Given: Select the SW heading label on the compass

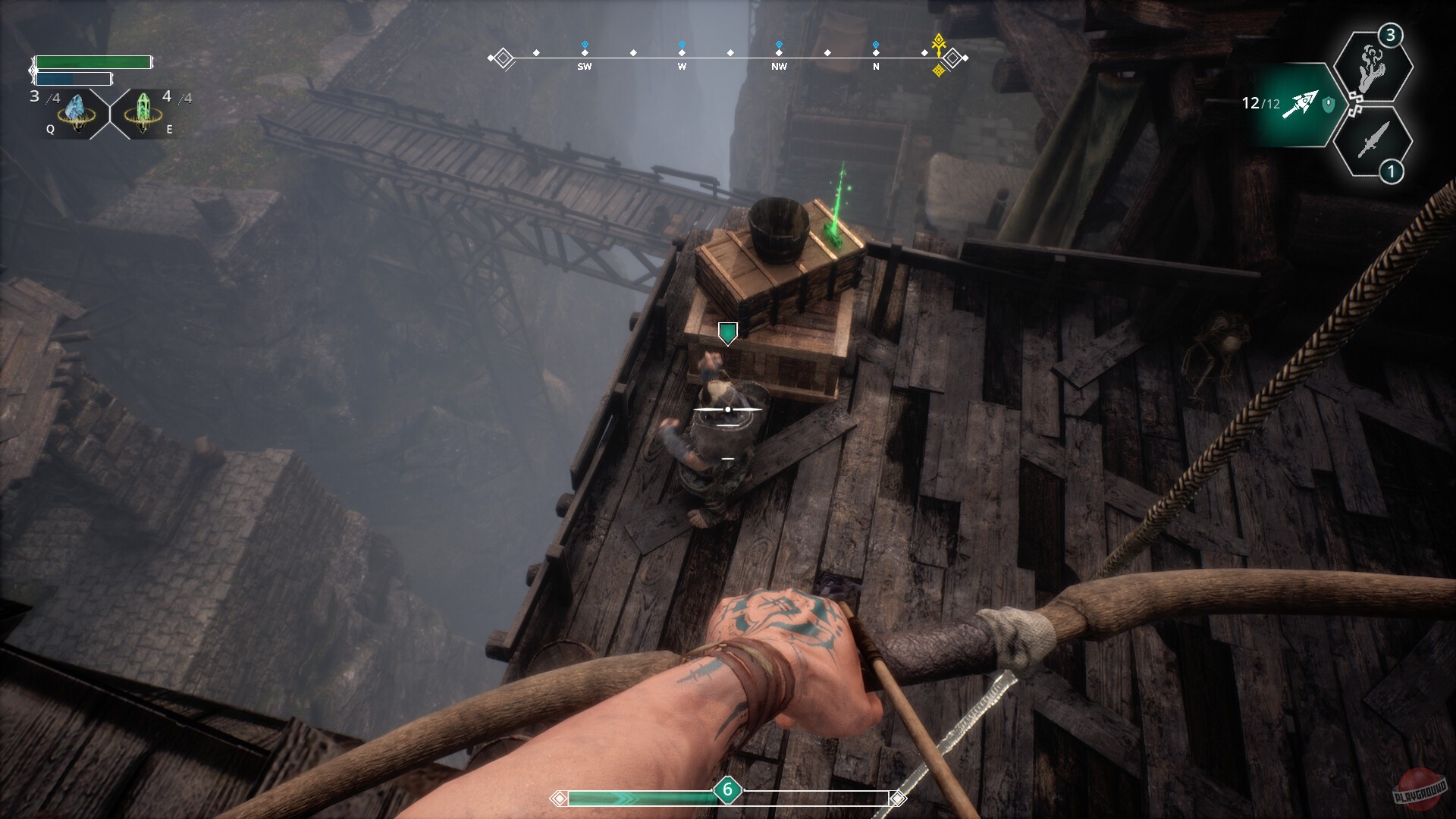Looking at the screenshot, I should pyautogui.click(x=584, y=67).
